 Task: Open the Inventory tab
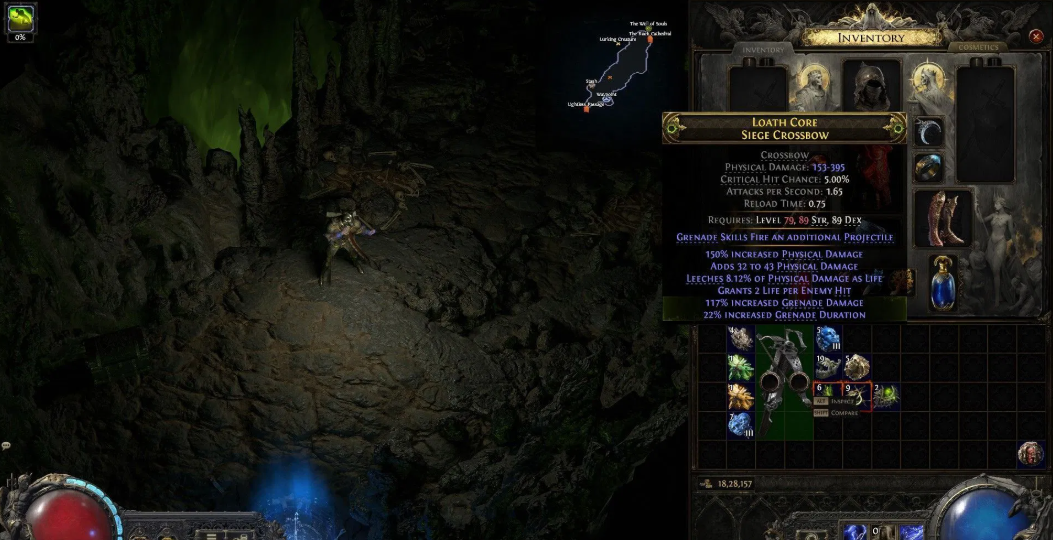pos(763,49)
